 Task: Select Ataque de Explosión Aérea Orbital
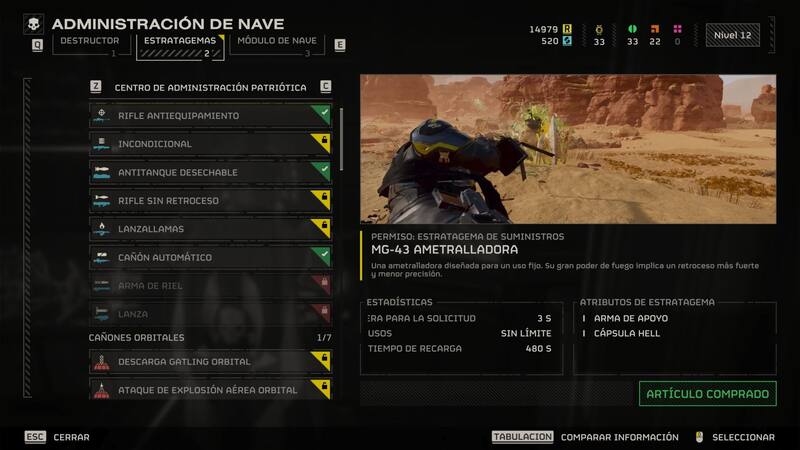(210, 390)
